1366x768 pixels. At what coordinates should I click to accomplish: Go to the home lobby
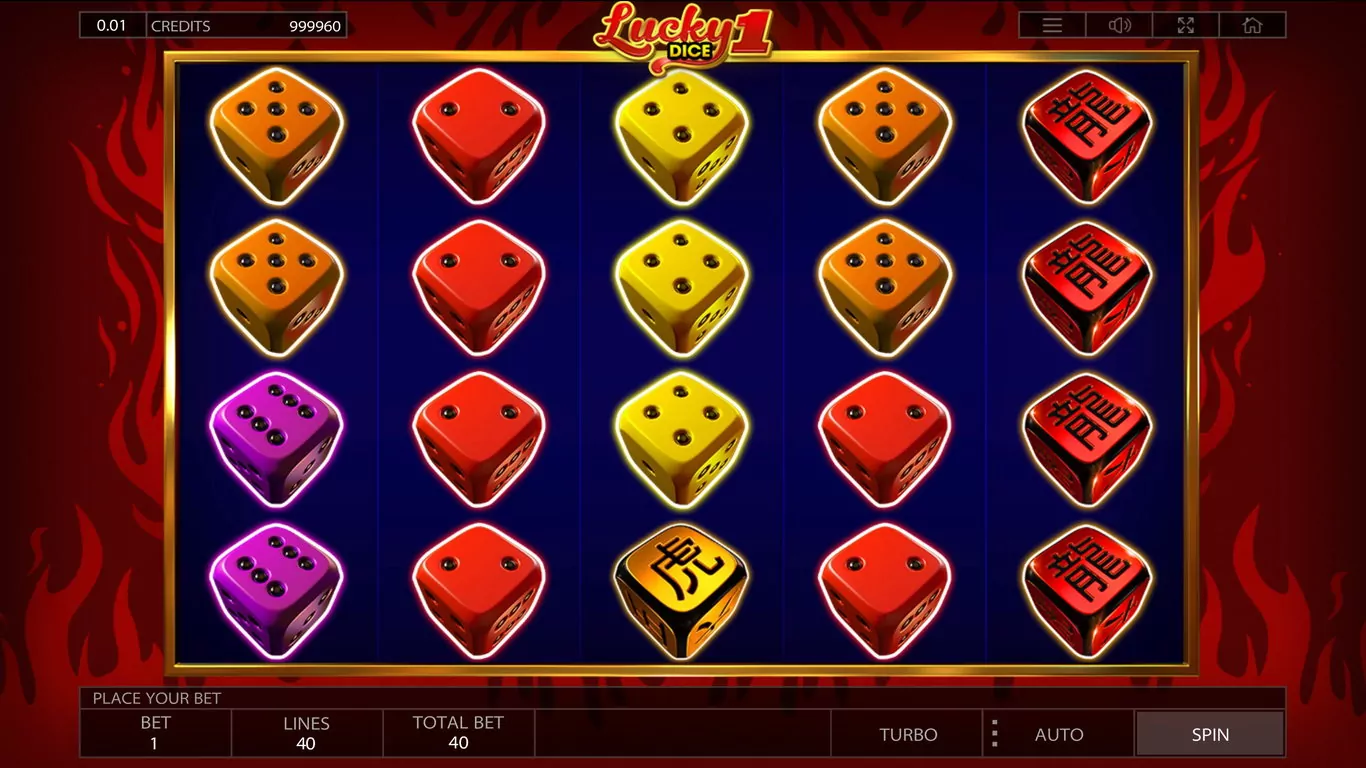pos(1252,26)
